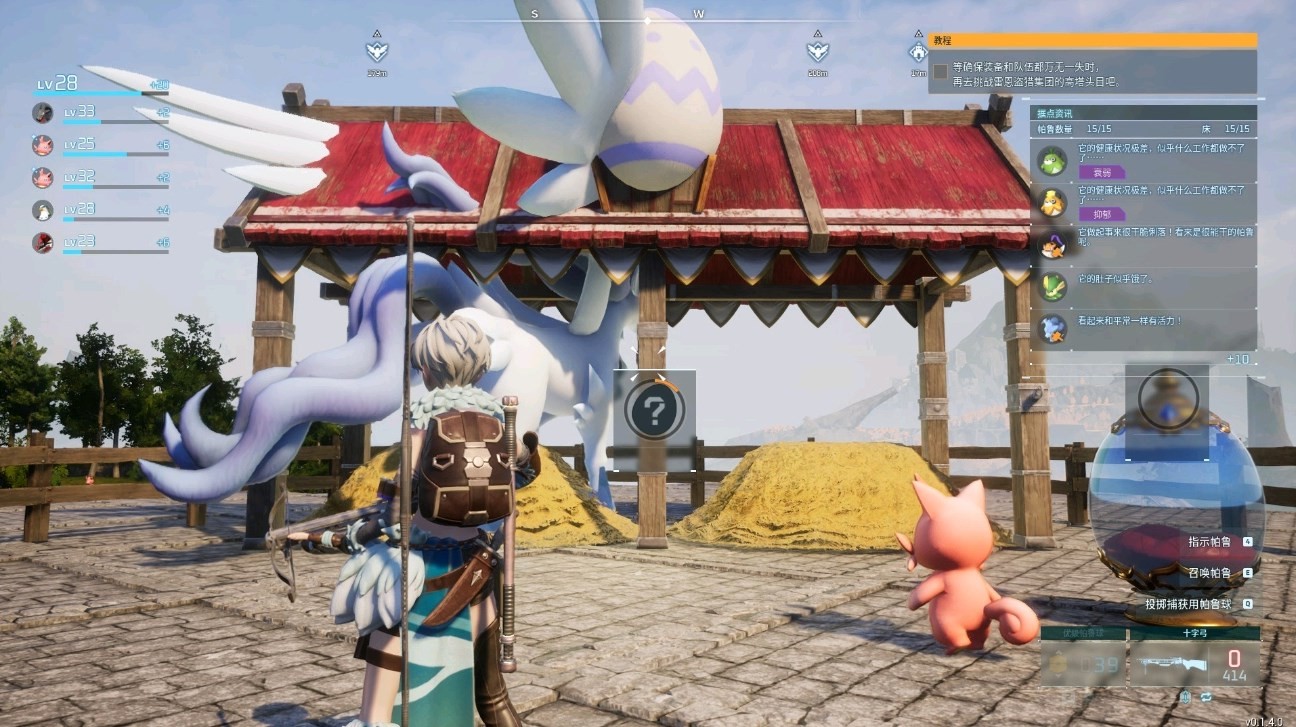Select the hungry green leafy Pal entry

(1052, 287)
